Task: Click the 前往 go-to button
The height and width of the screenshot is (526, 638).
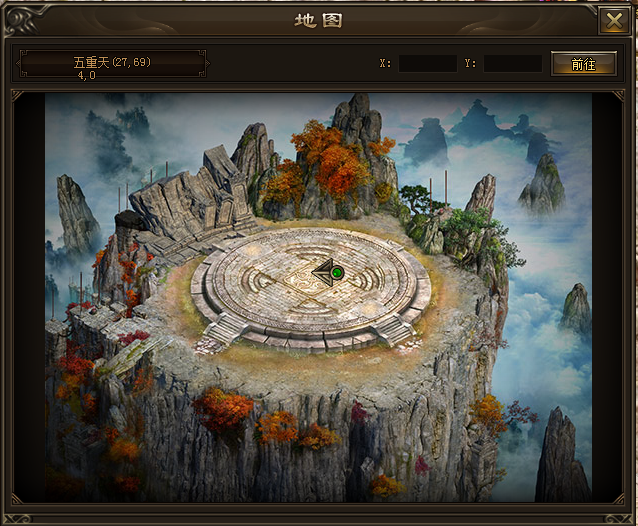Action: (583, 63)
